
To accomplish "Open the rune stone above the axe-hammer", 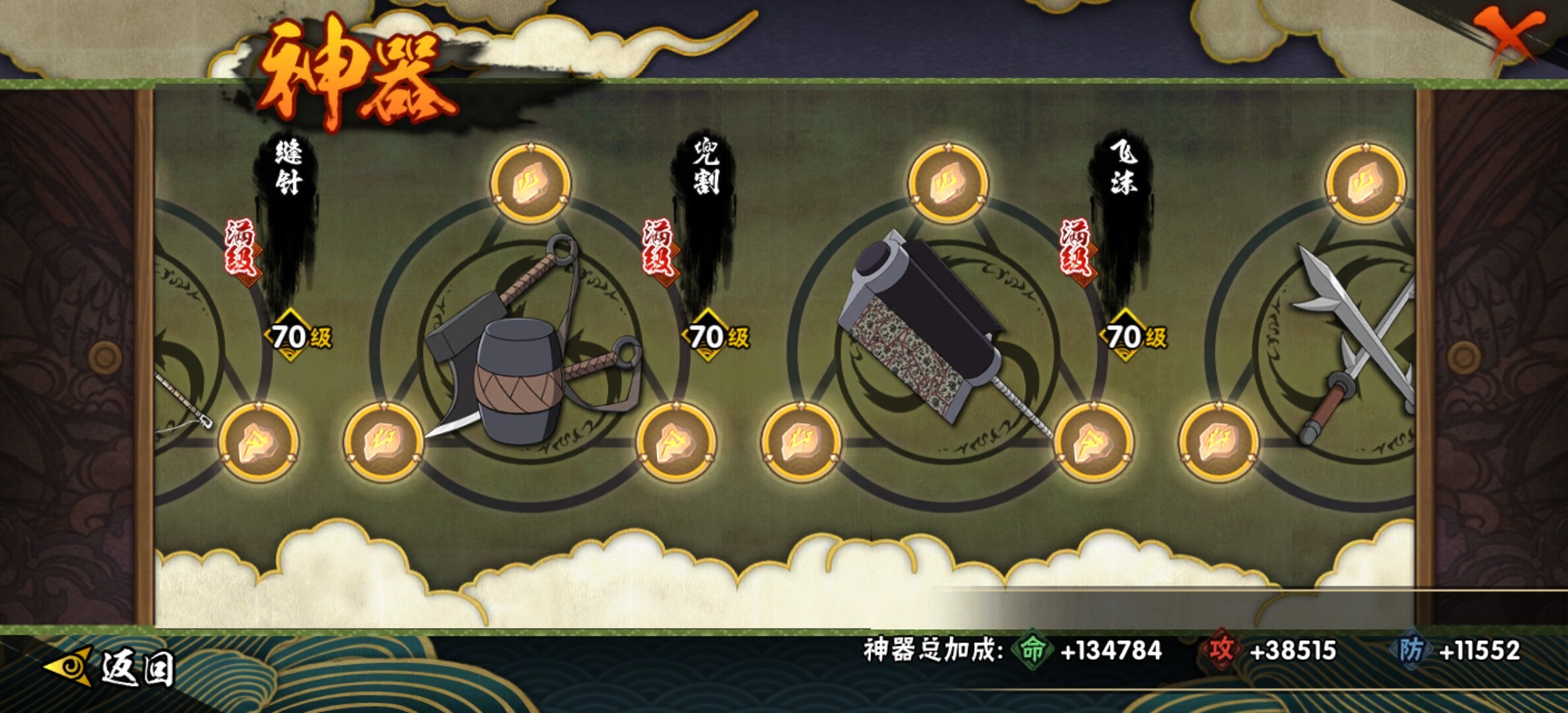I will point(531,183).
